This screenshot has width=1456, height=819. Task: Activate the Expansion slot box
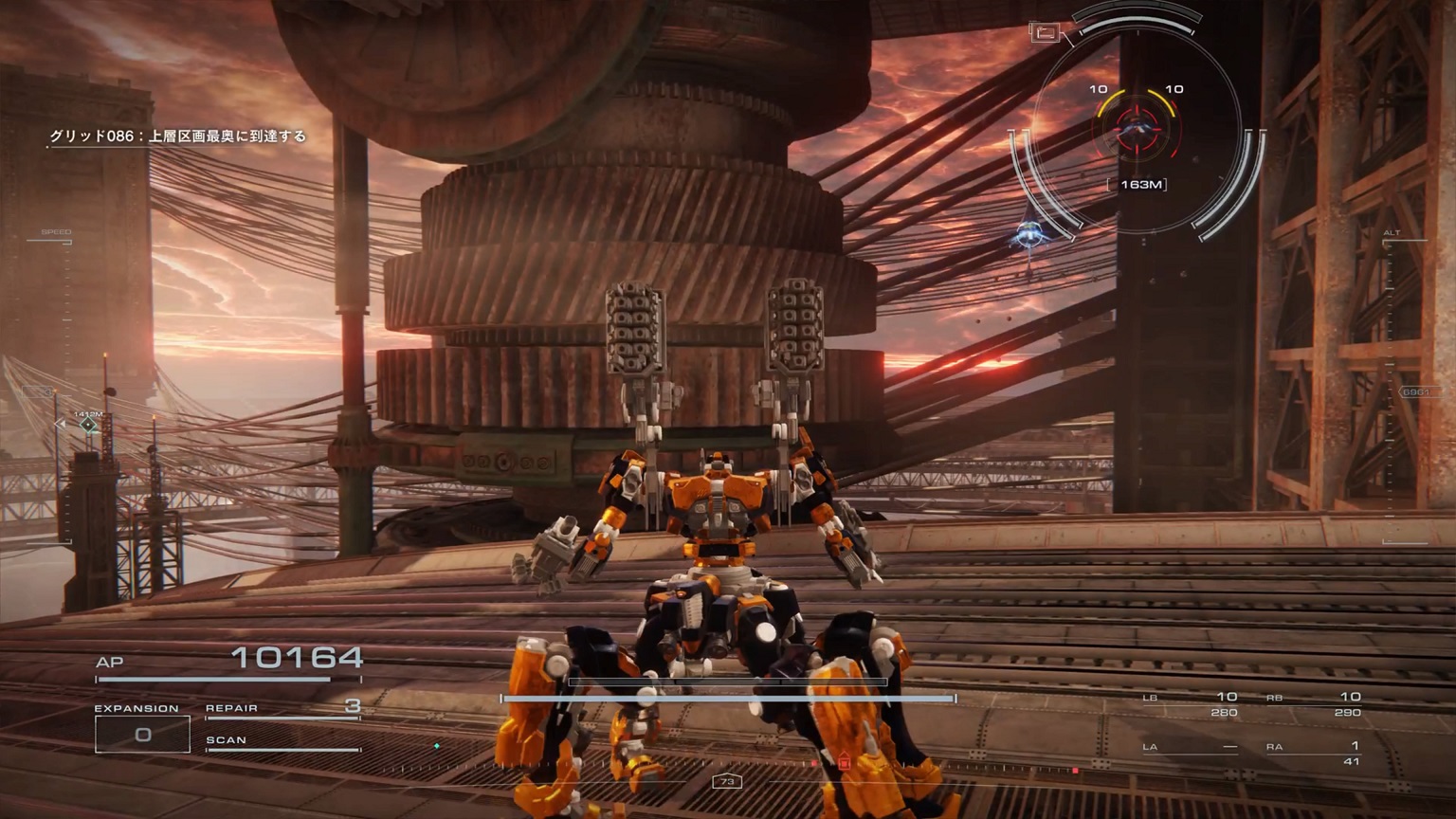tap(142, 735)
